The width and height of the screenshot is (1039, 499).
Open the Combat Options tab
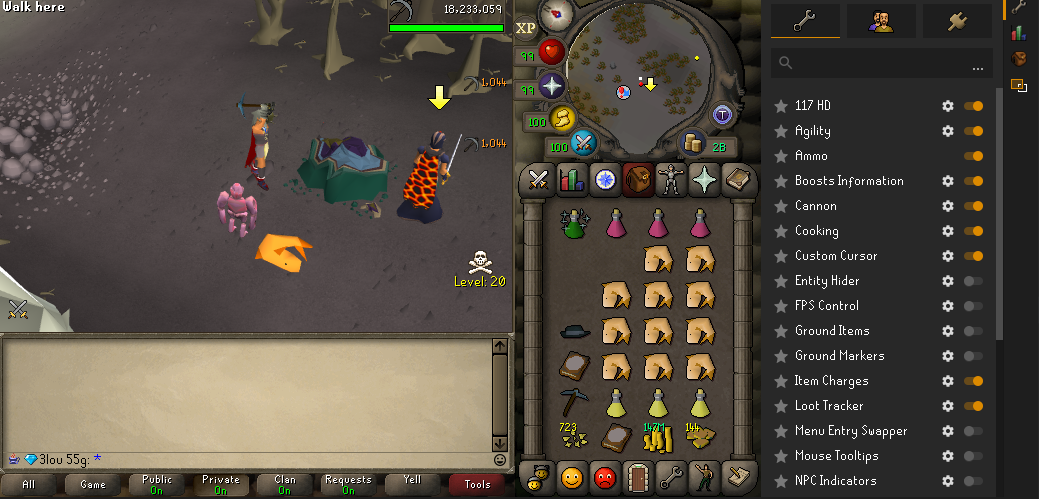538,179
